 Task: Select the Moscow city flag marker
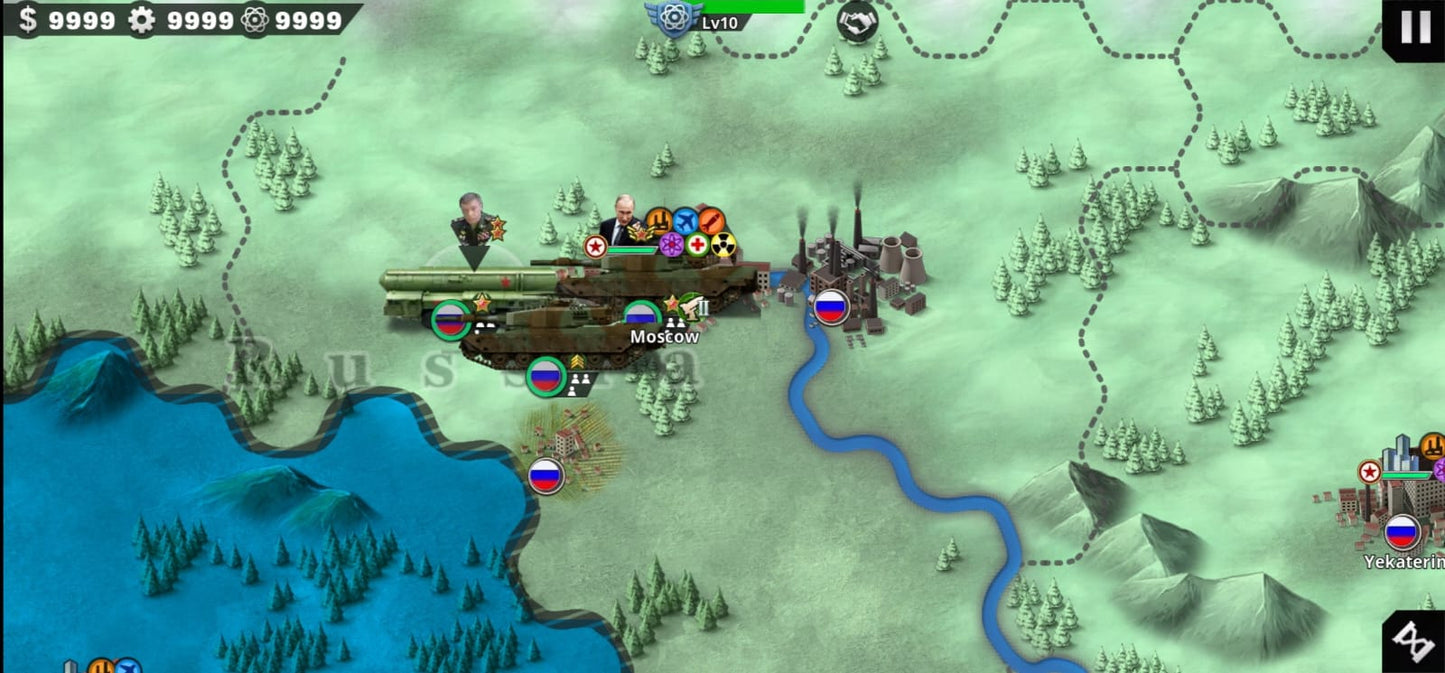[642, 318]
